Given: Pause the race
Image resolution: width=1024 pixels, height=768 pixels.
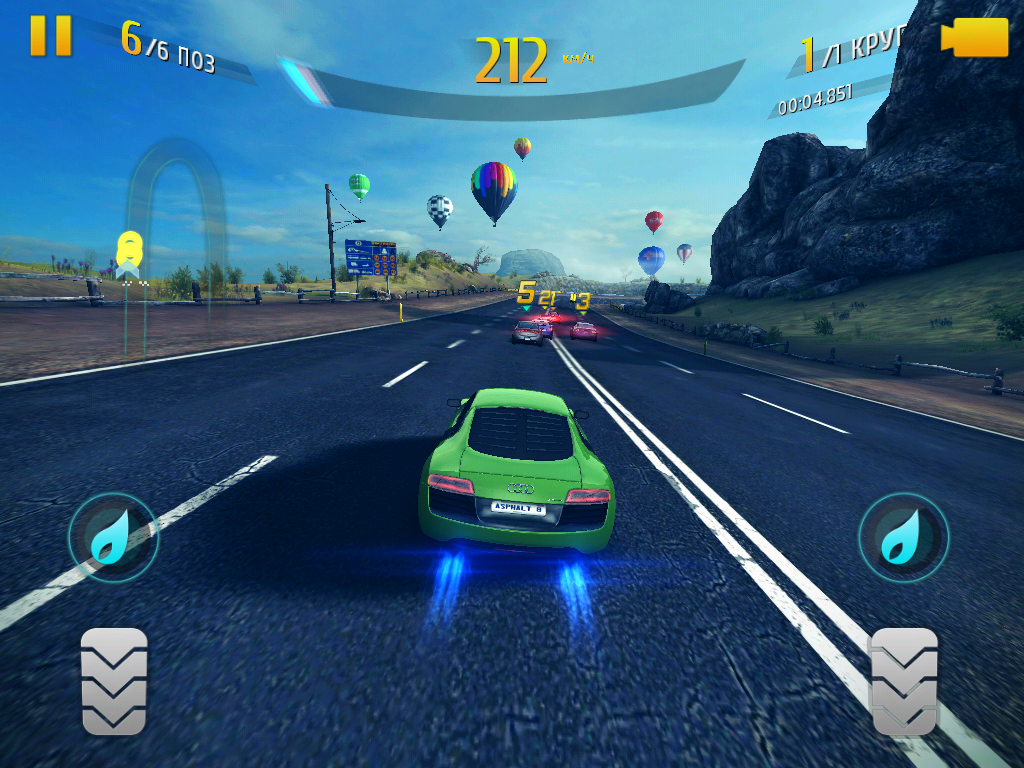Looking at the screenshot, I should pyautogui.click(x=50, y=36).
